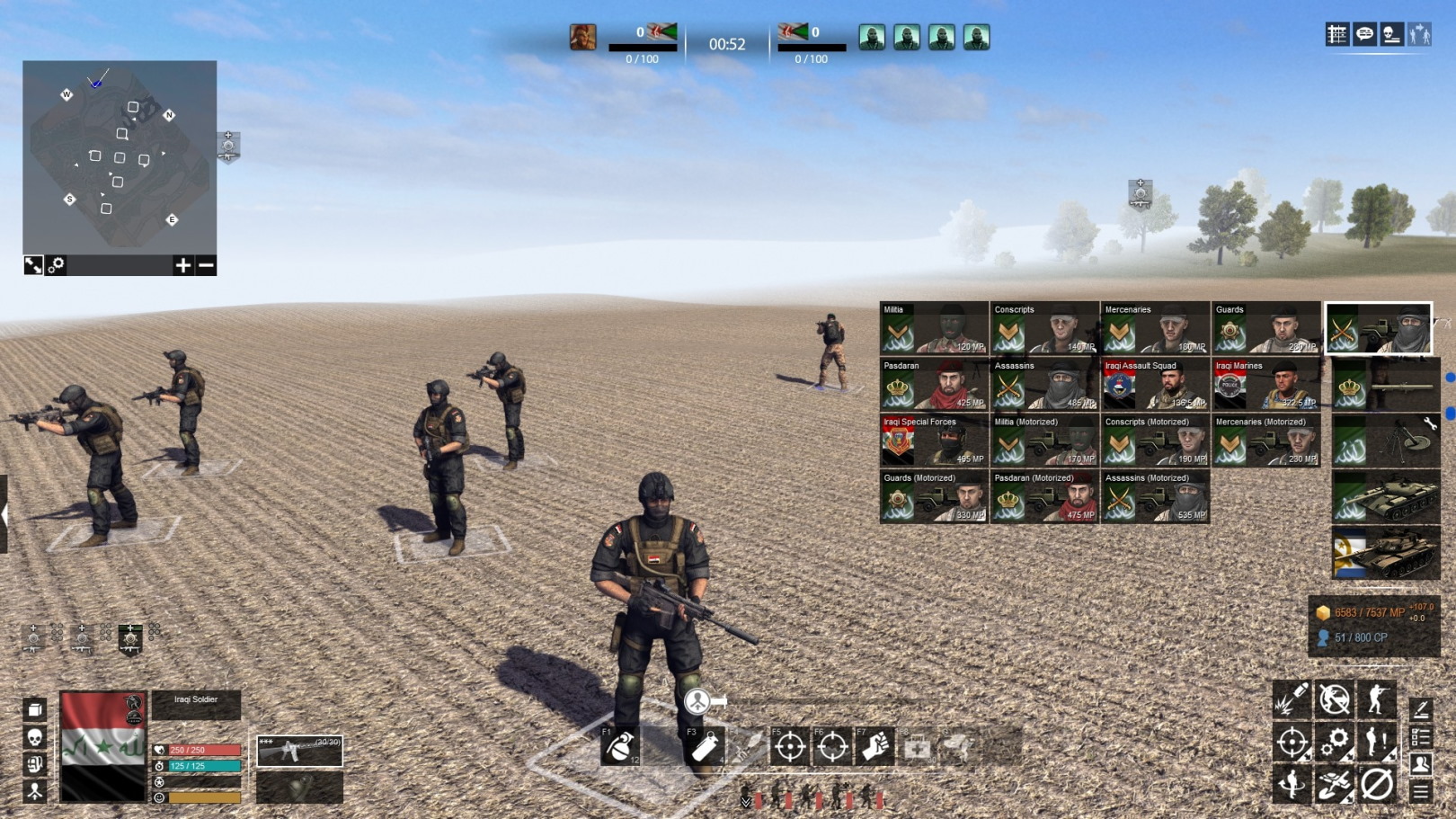Call in the Iraqi Assault Squad

pyautogui.click(x=1155, y=385)
